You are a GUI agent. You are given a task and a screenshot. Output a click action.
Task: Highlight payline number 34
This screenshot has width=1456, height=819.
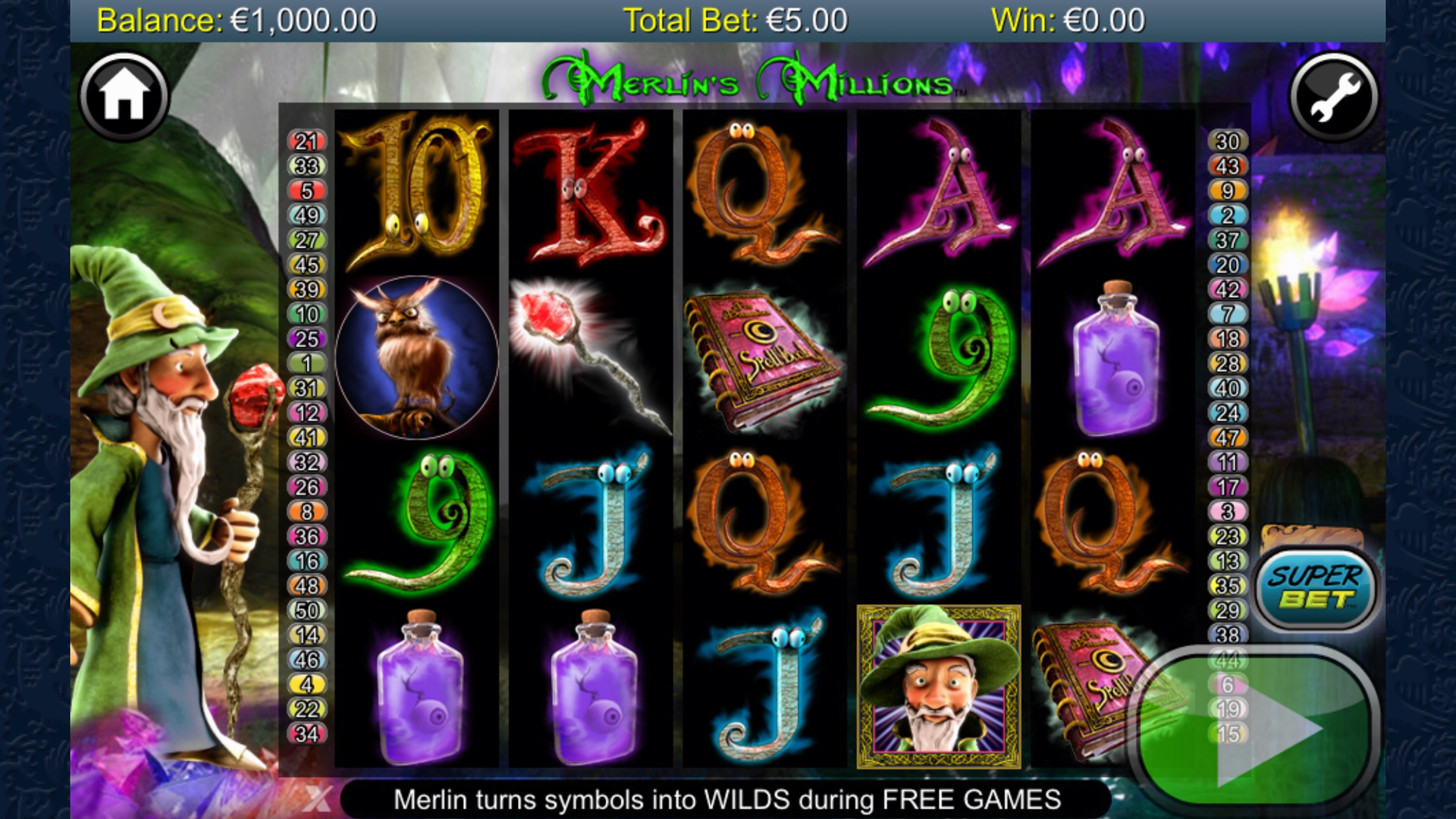(306, 733)
